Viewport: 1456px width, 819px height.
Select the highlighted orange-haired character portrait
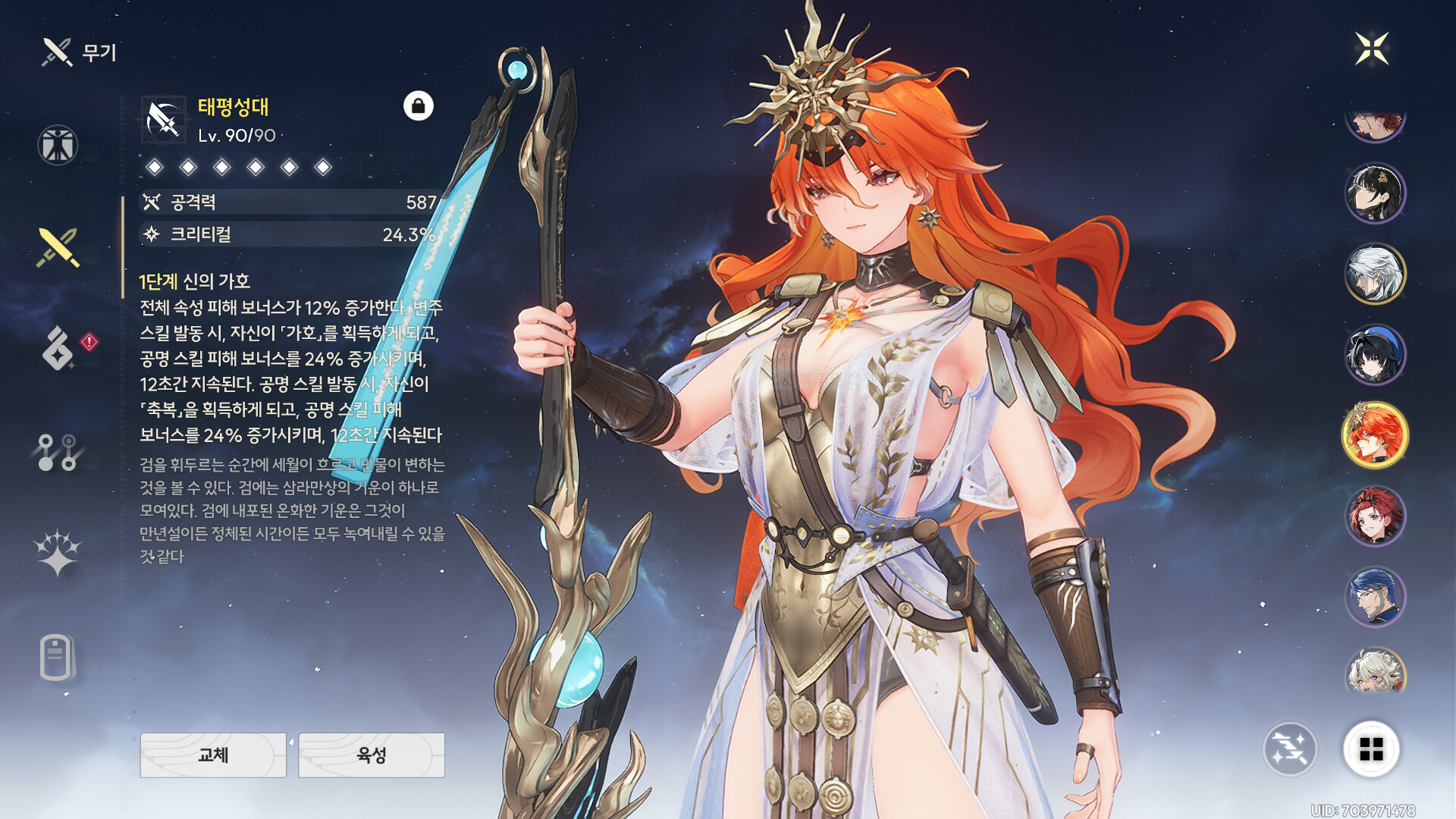tap(1375, 435)
